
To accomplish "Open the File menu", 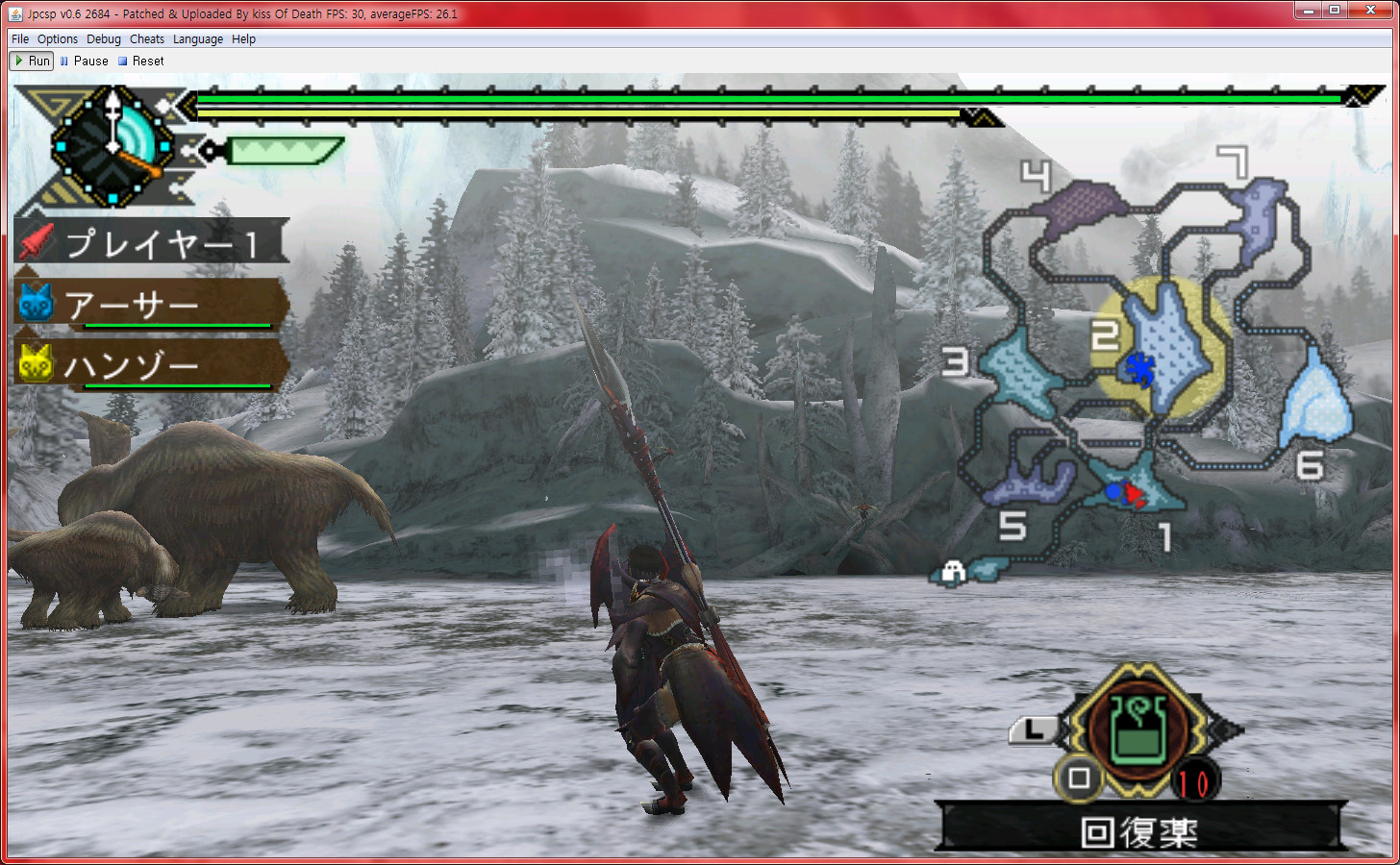I will 20,39.
